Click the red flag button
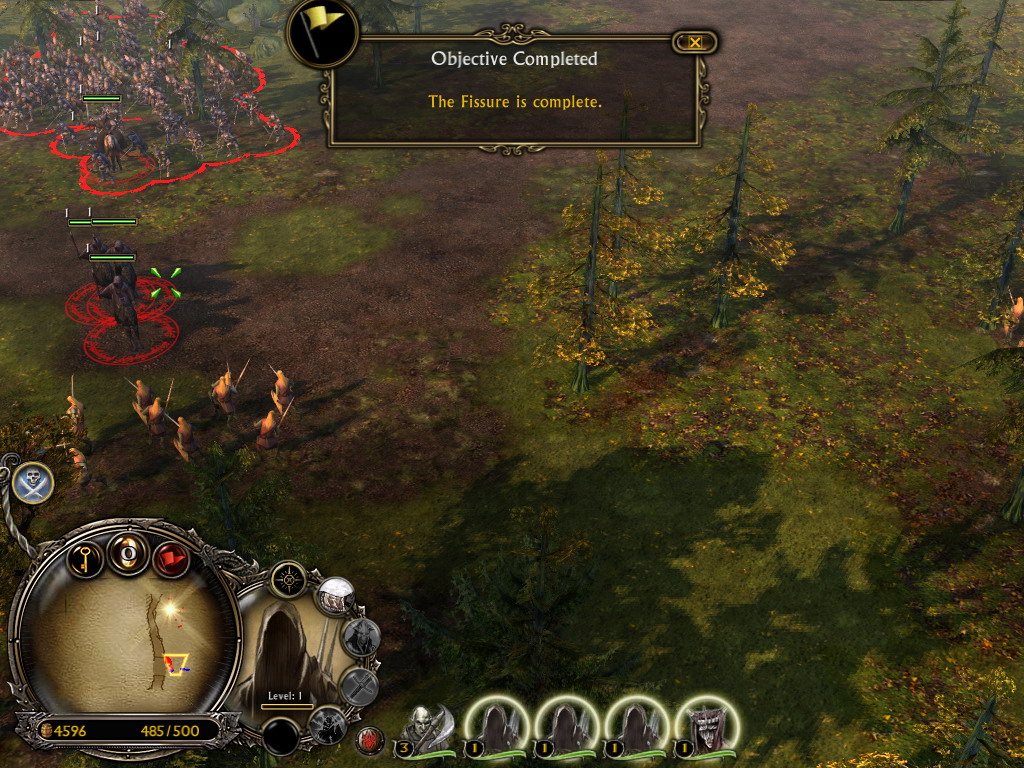The height and width of the screenshot is (768, 1024). click(172, 557)
